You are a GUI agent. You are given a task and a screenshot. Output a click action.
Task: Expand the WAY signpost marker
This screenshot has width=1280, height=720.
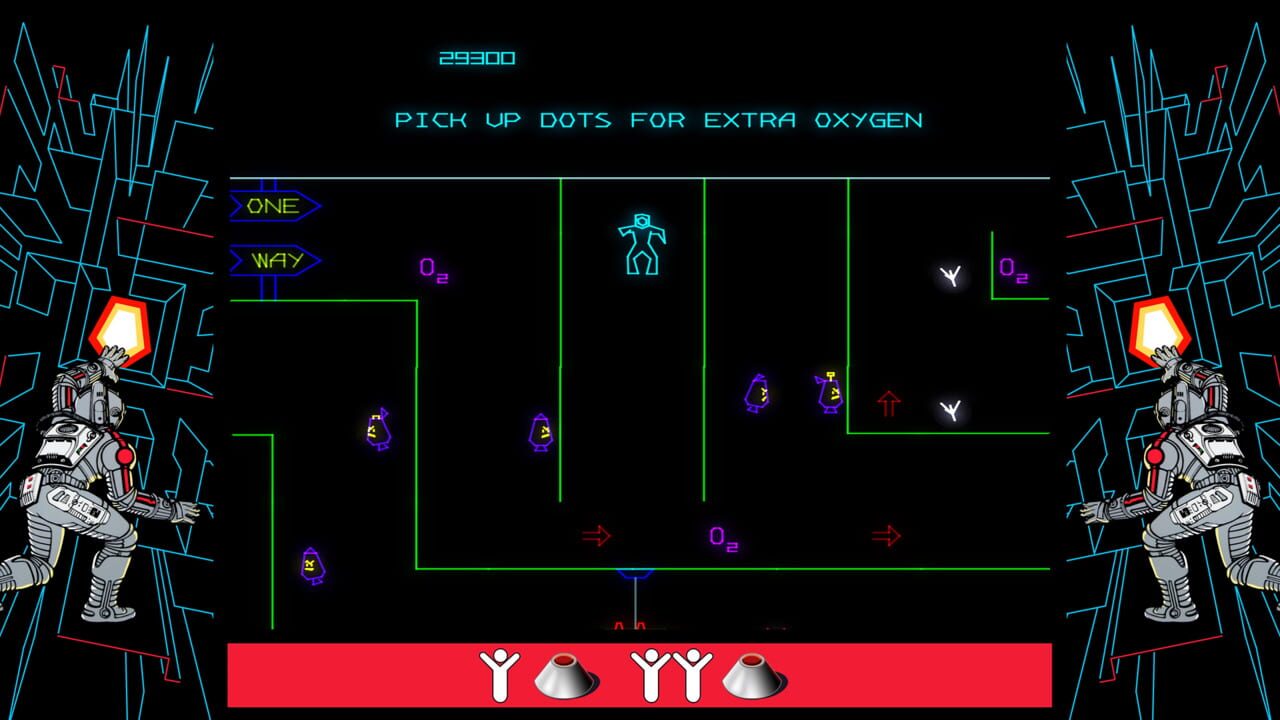(x=272, y=260)
